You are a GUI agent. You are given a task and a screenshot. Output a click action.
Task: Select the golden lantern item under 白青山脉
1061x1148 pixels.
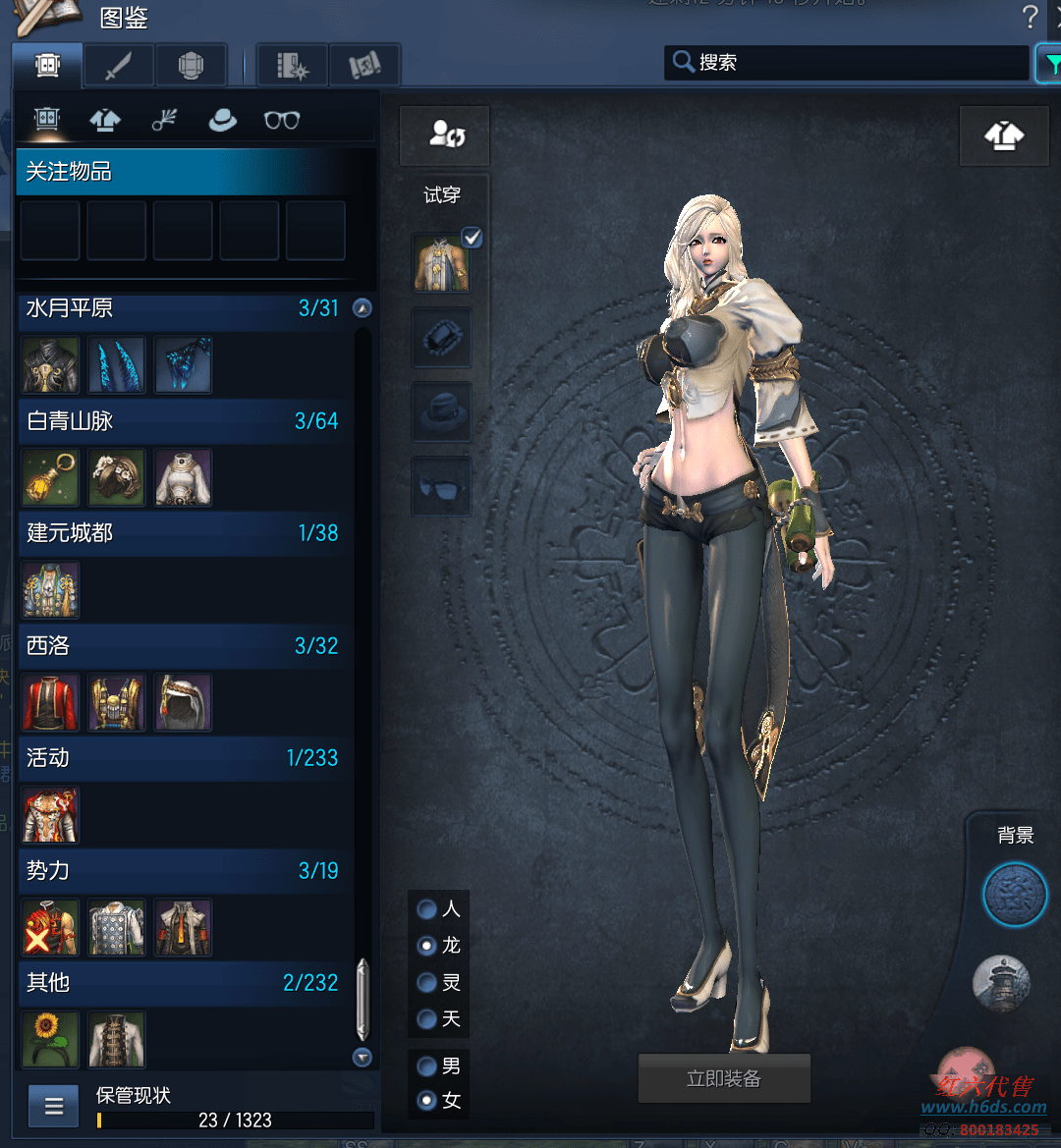tap(49, 477)
